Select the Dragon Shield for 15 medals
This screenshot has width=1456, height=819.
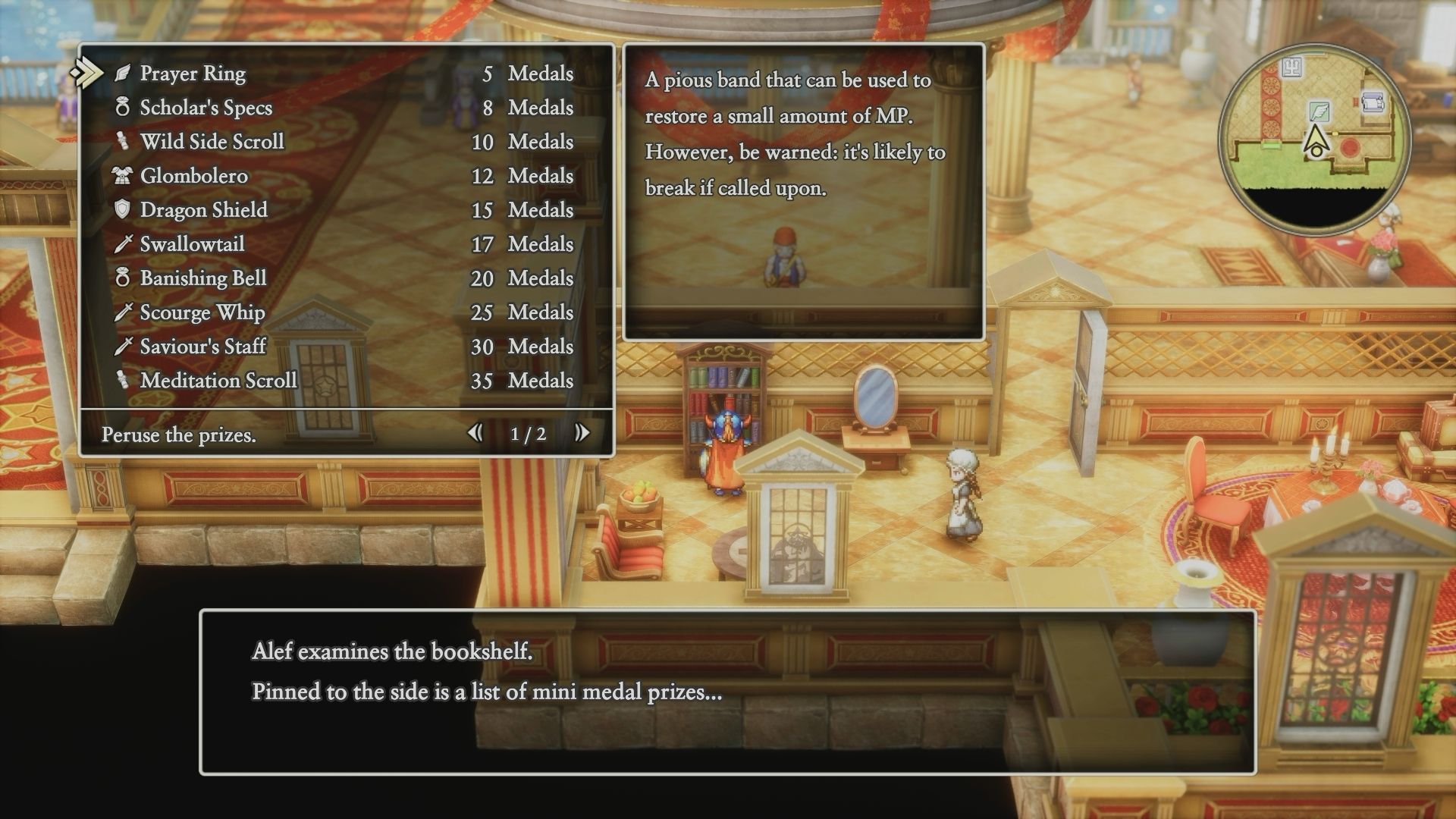pyautogui.click(x=203, y=210)
